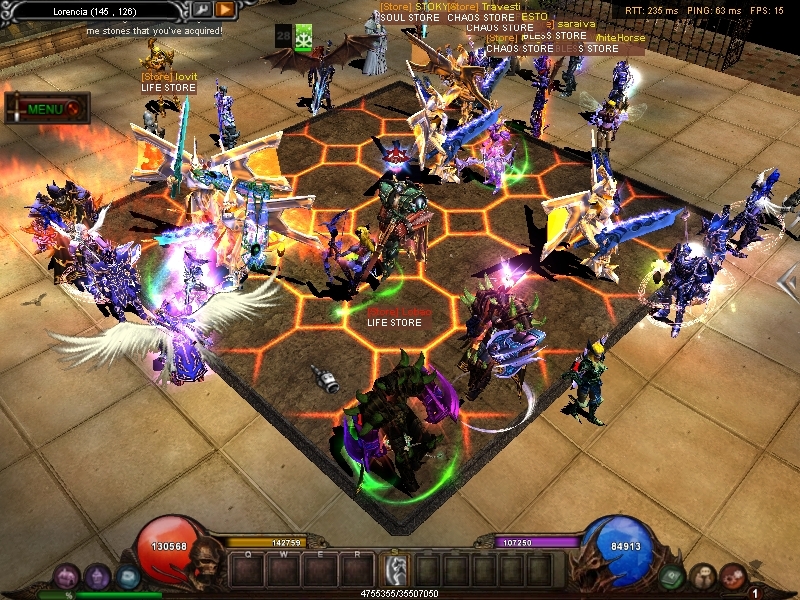The height and width of the screenshot is (600, 800).
Task: Click the blue-teal round icon in bottom bar
Action: click(127, 576)
